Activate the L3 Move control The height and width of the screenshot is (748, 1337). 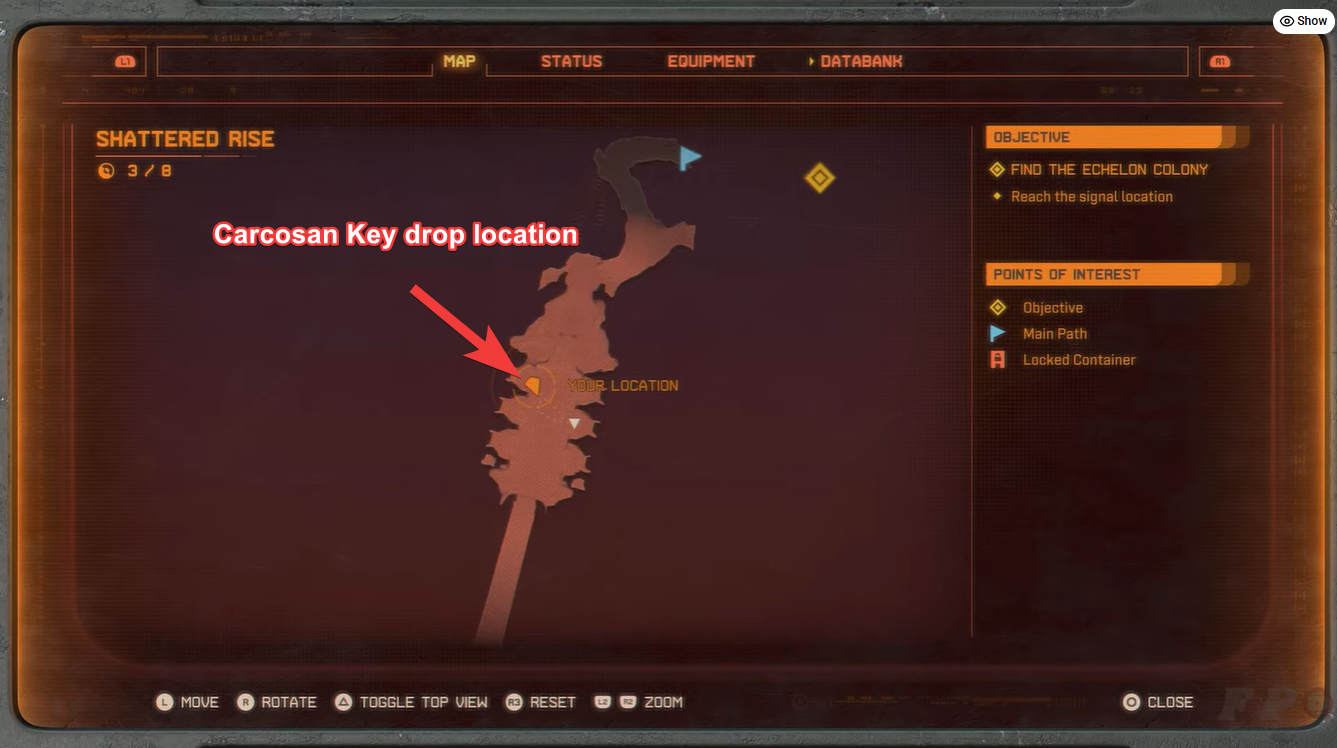point(187,702)
